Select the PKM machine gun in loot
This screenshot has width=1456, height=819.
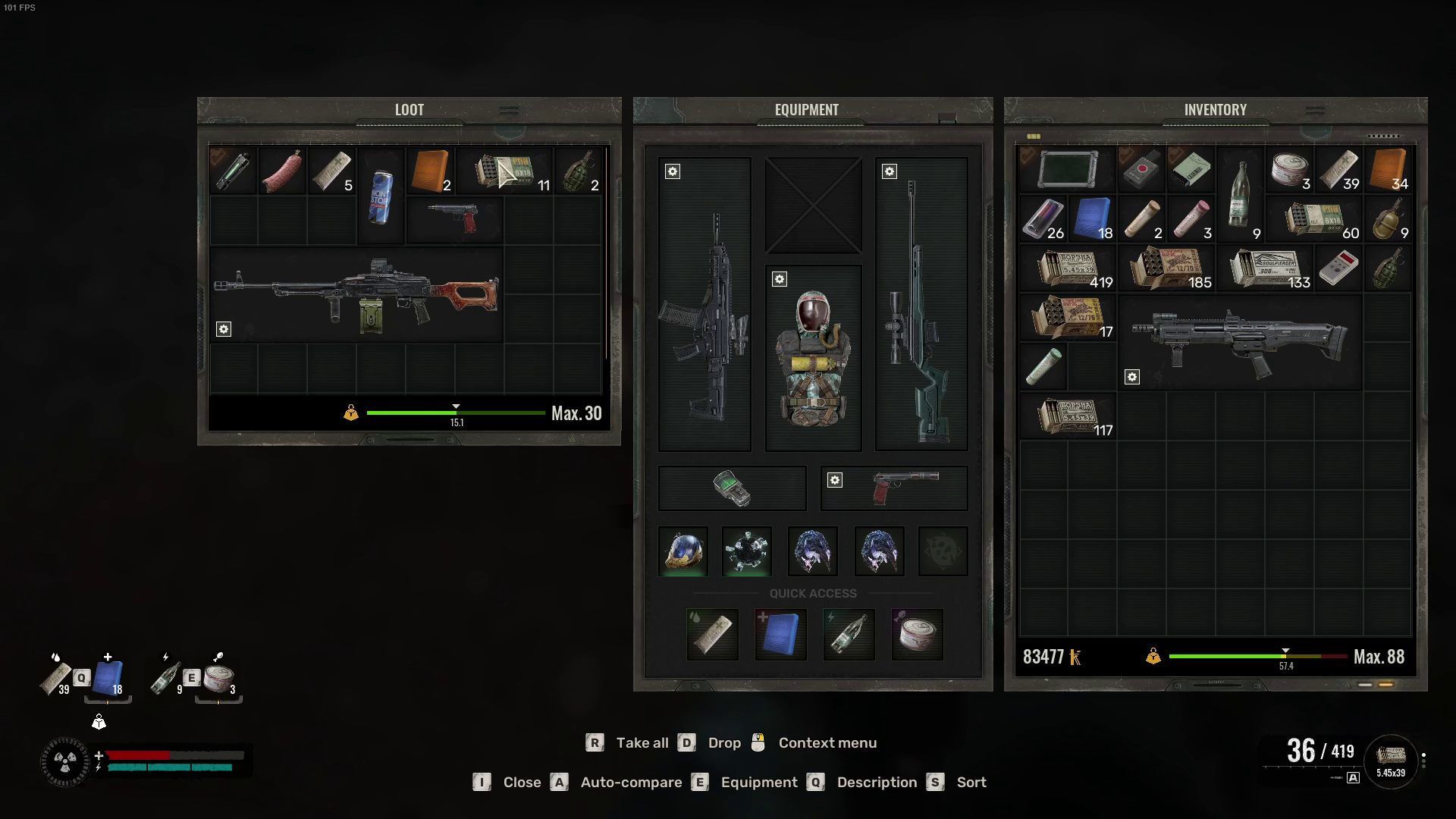pyautogui.click(x=356, y=294)
